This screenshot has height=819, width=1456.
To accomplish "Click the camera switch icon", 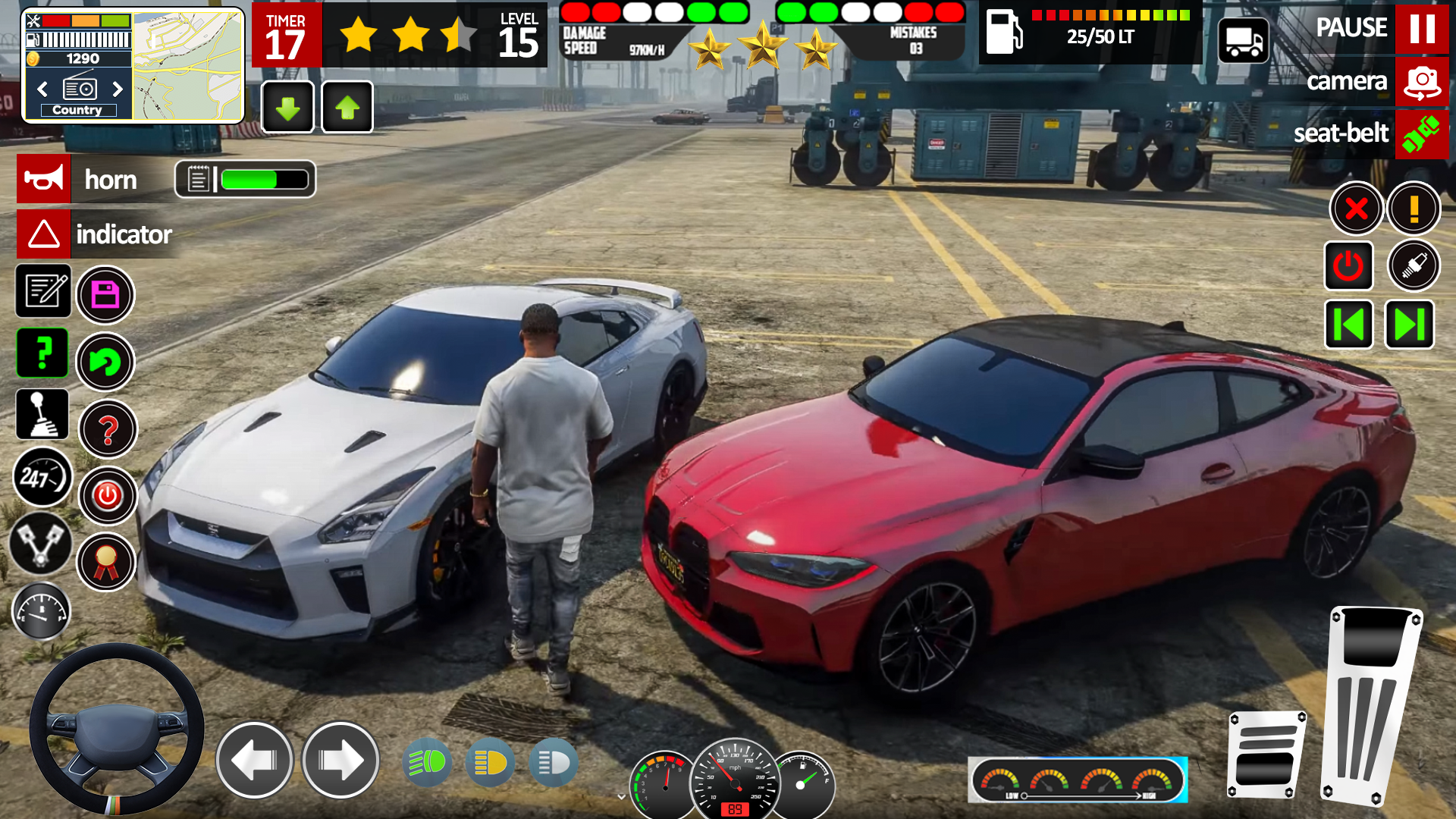I will coord(1421,81).
